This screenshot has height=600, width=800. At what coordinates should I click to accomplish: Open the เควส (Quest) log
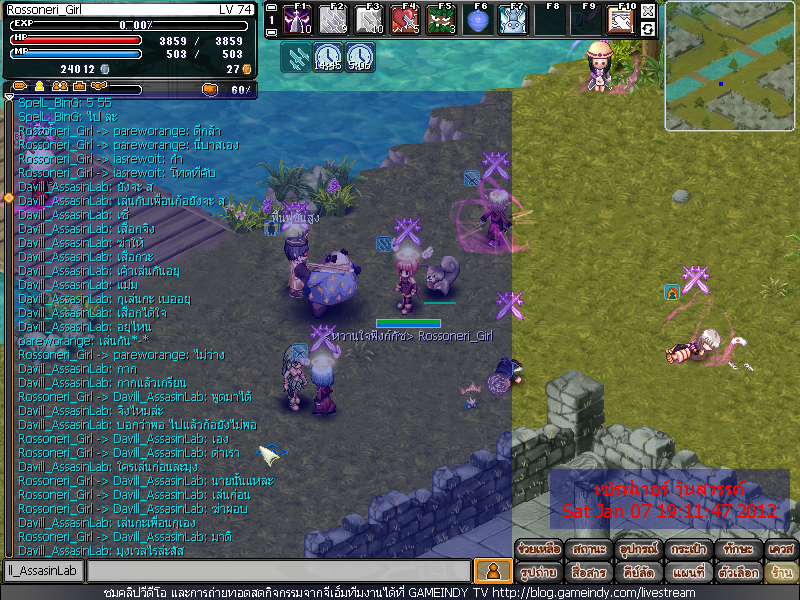click(x=780, y=549)
